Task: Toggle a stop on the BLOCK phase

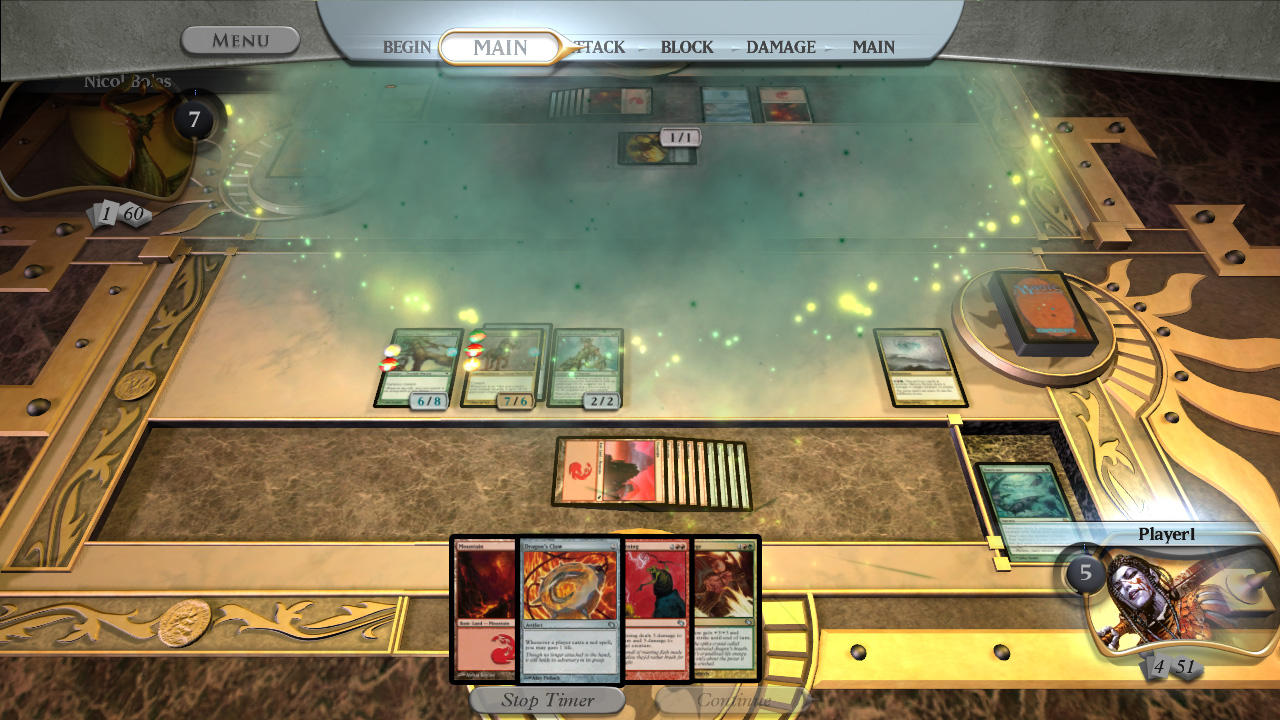Action: [686, 47]
